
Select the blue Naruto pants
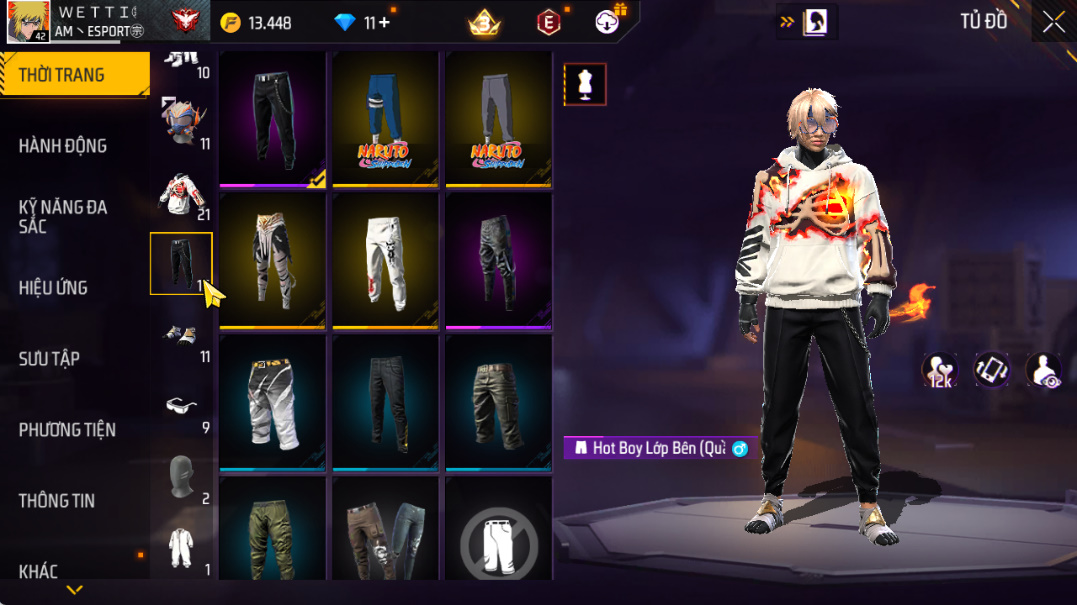385,118
